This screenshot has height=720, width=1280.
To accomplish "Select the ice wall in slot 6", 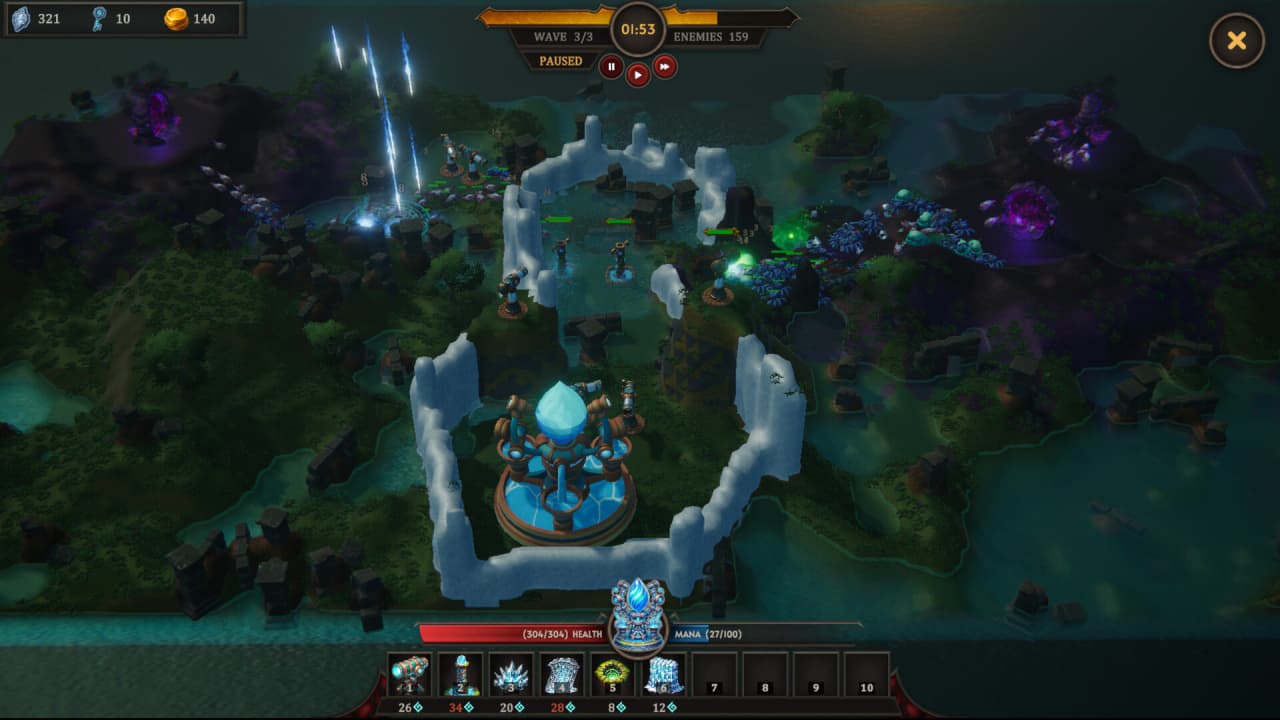I will point(664,674).
